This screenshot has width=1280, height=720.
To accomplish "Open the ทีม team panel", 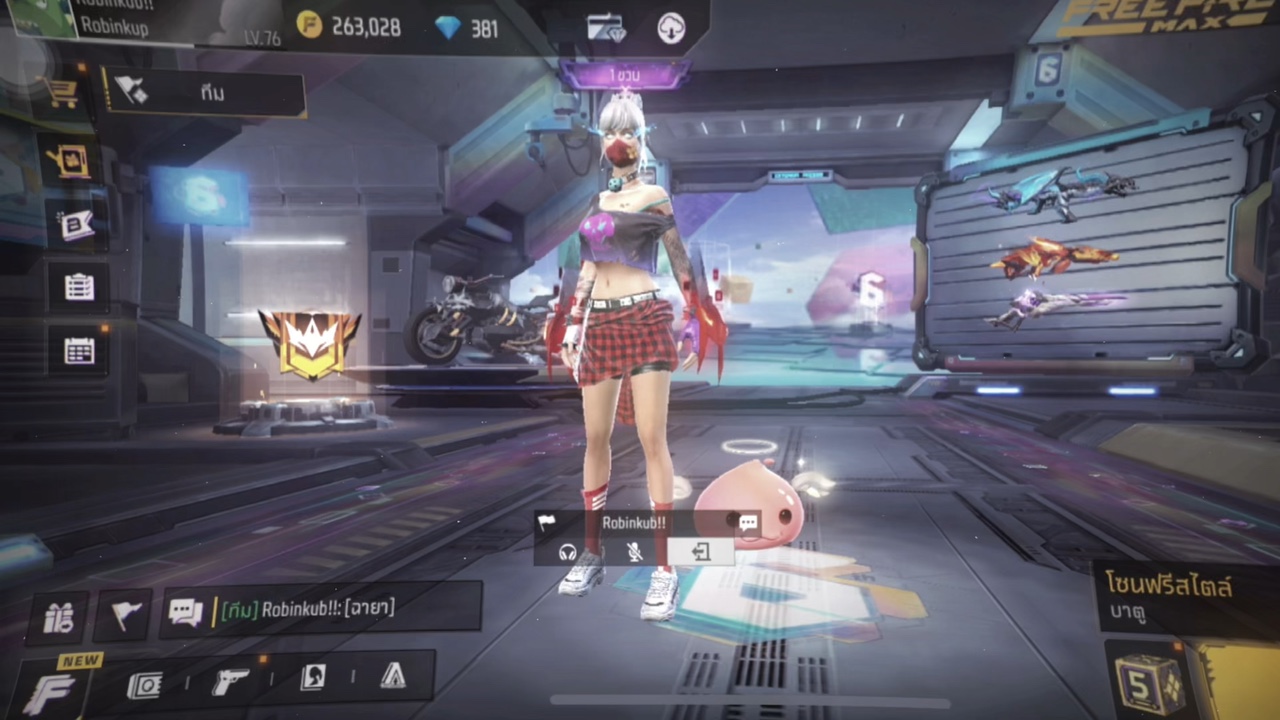I will pyautogui.click(x=204, y=93).
